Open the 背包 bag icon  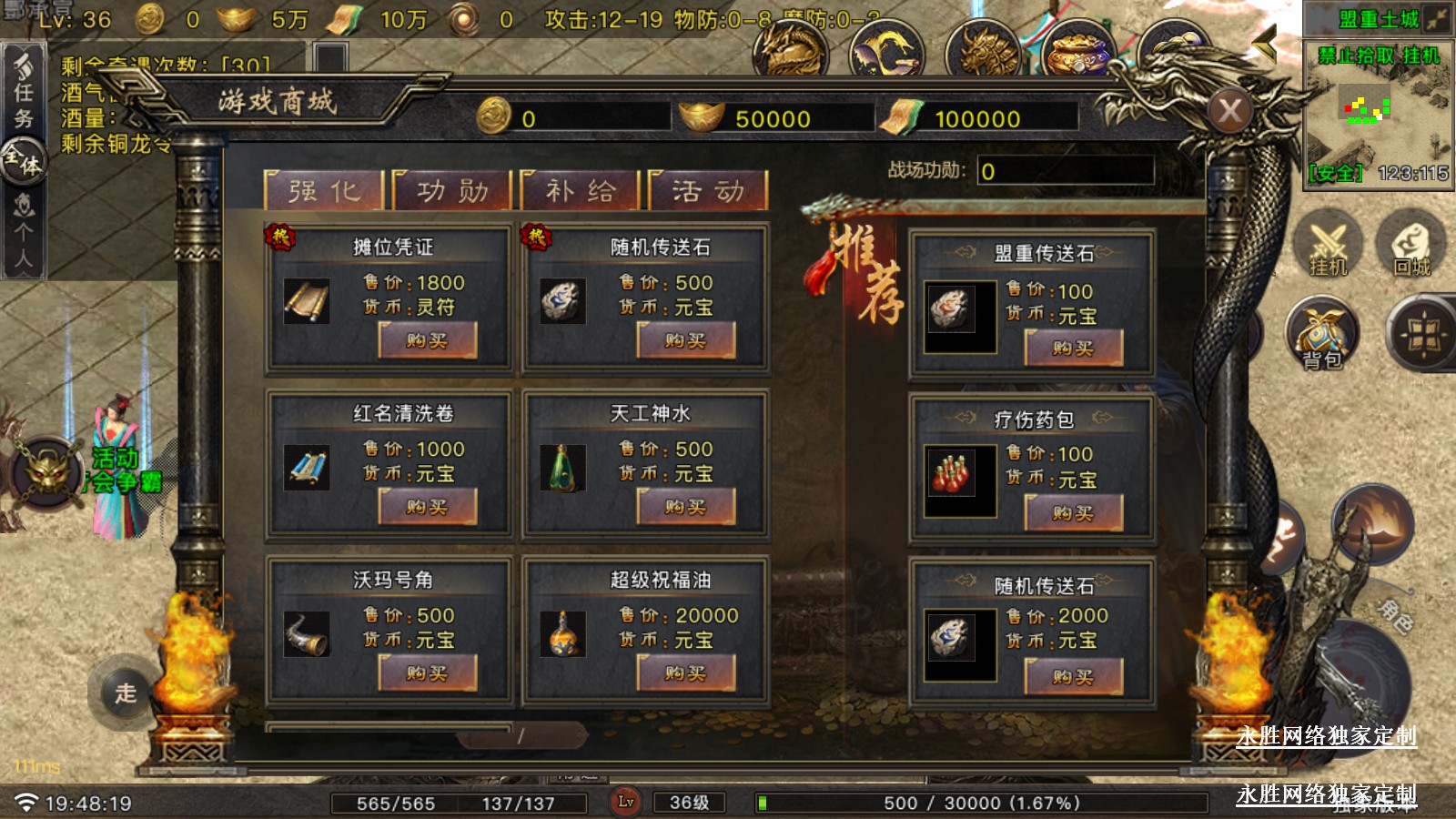pos(1322,335)
